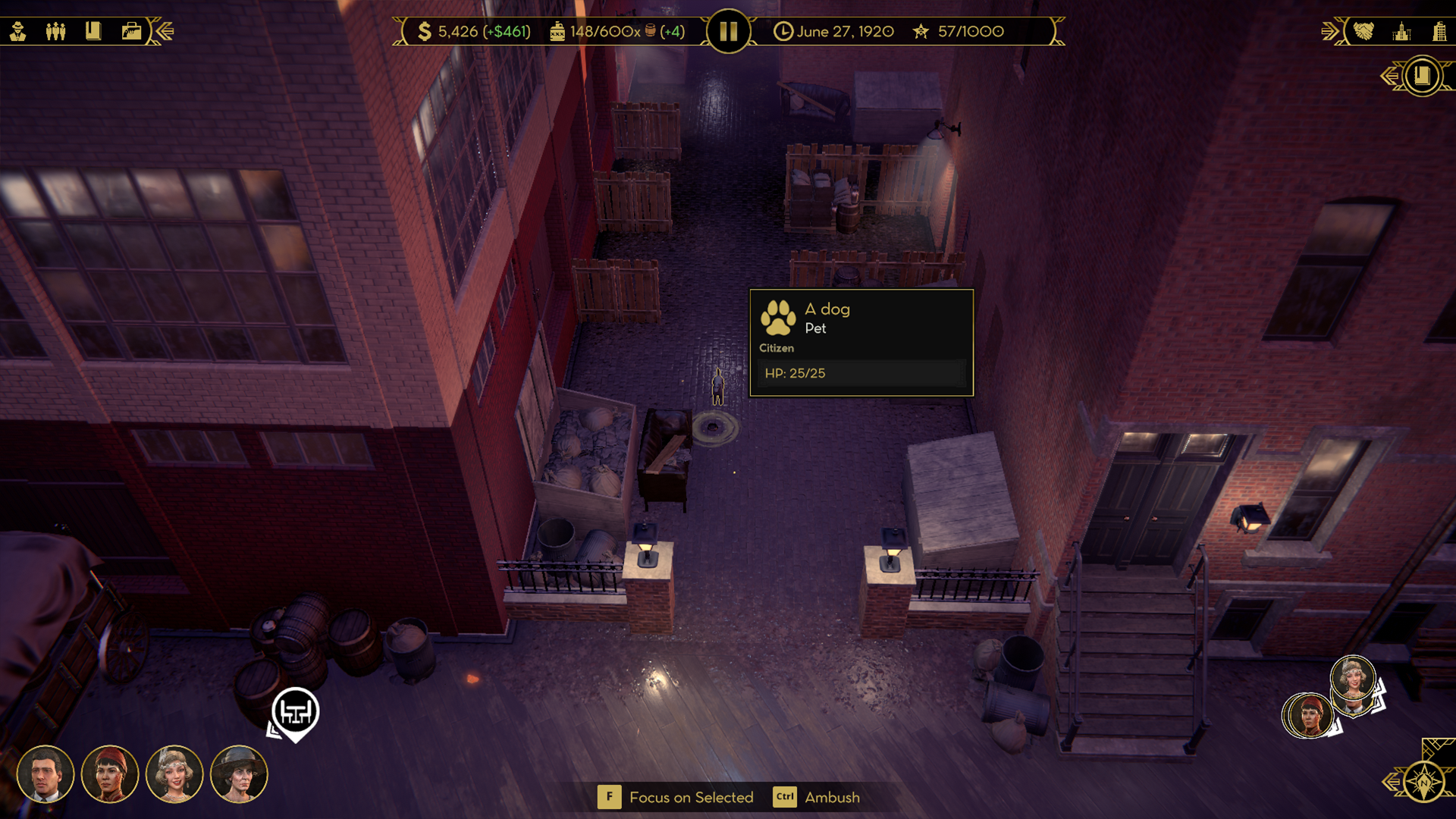
Task: Collapse the top-left icon bar
Action: pos(165,31)
